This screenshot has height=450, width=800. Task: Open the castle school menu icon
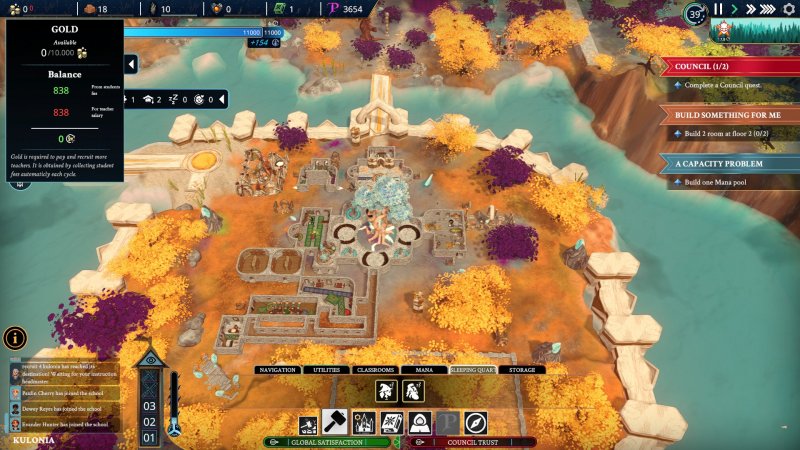pyautogui.click(x=363, y=424)
